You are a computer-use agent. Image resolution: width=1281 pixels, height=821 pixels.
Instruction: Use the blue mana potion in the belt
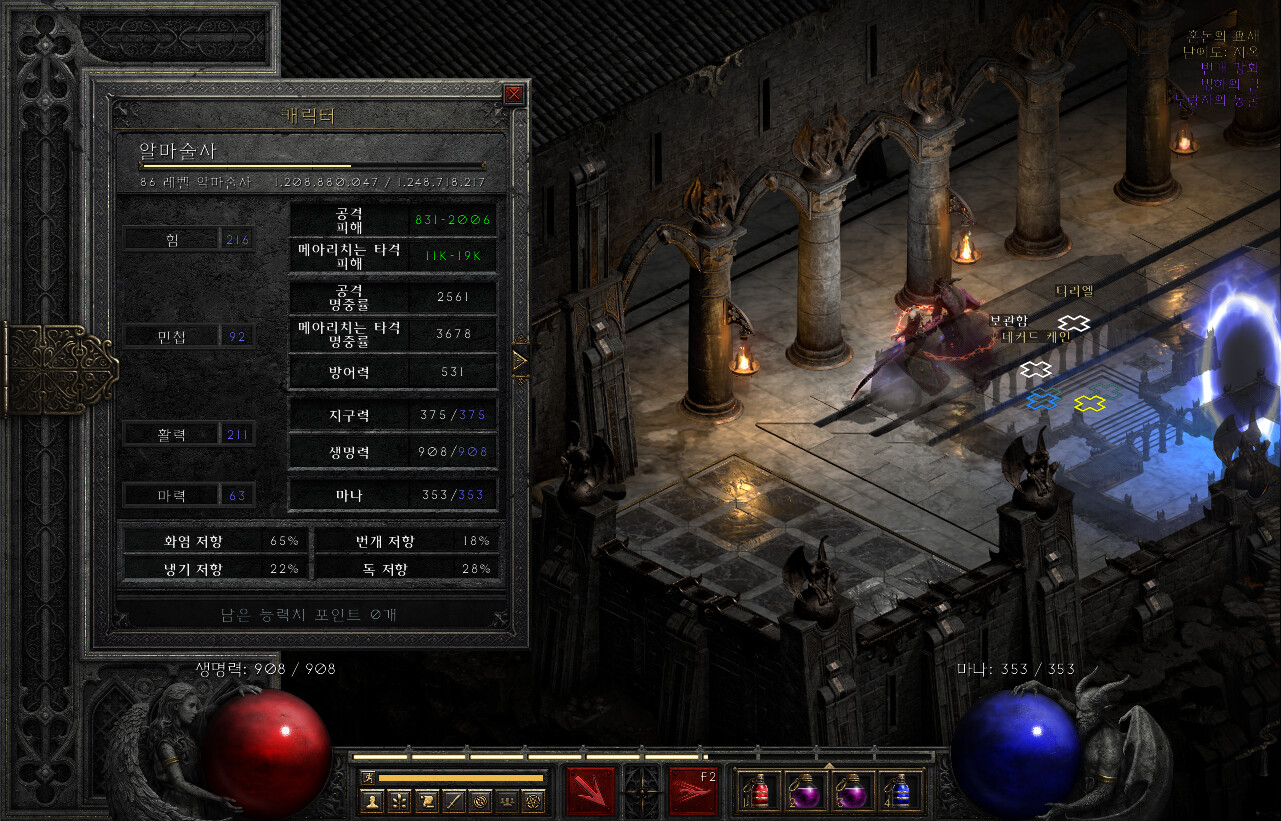(x=899, y=792)
